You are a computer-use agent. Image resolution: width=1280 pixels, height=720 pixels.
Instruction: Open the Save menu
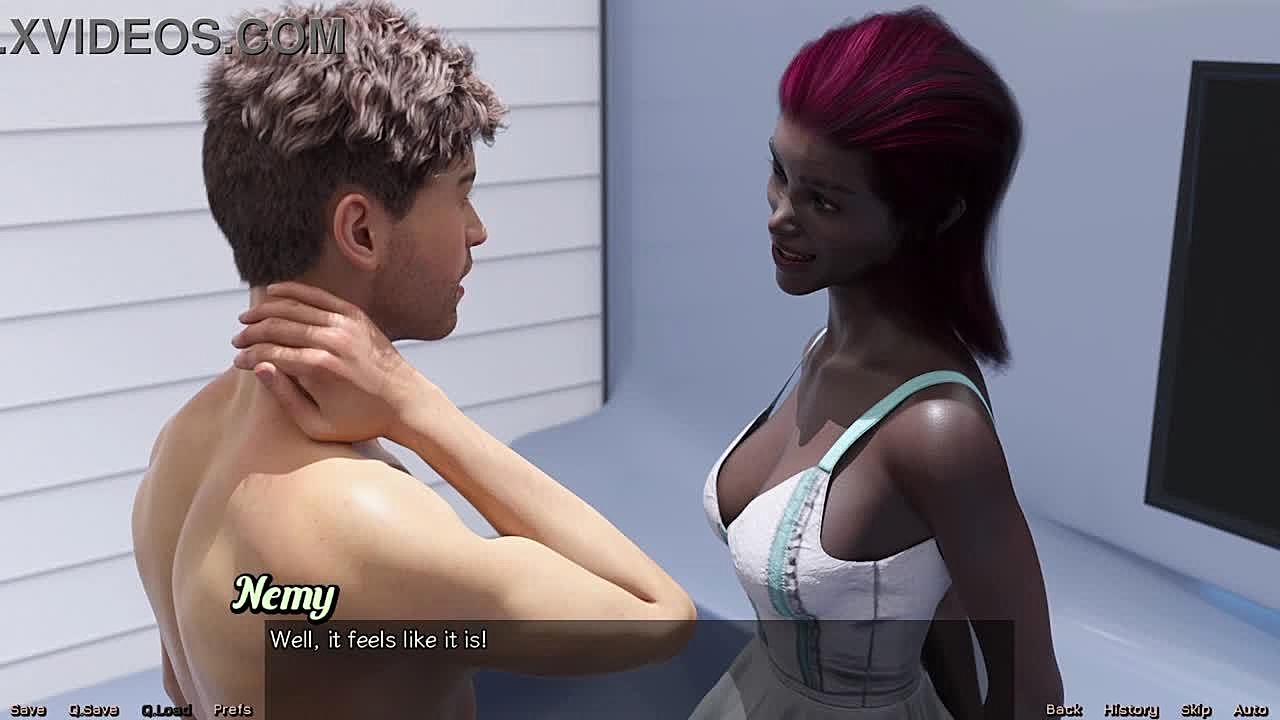[28, 710]
